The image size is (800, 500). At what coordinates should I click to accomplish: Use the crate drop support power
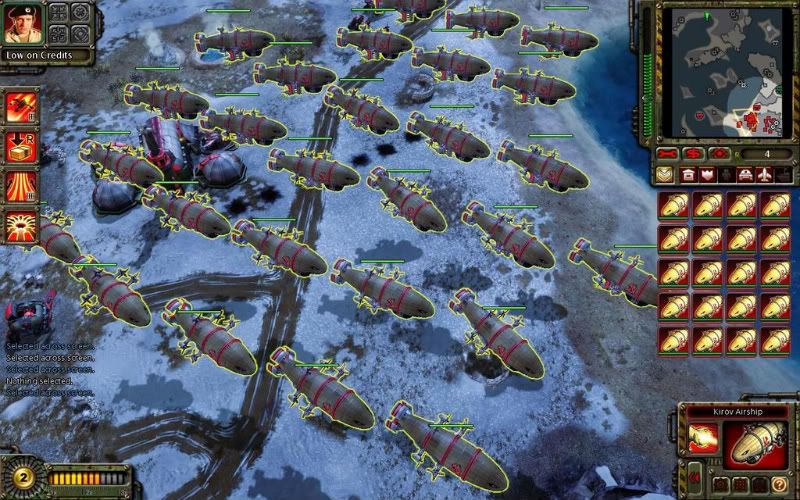(20, 146)
